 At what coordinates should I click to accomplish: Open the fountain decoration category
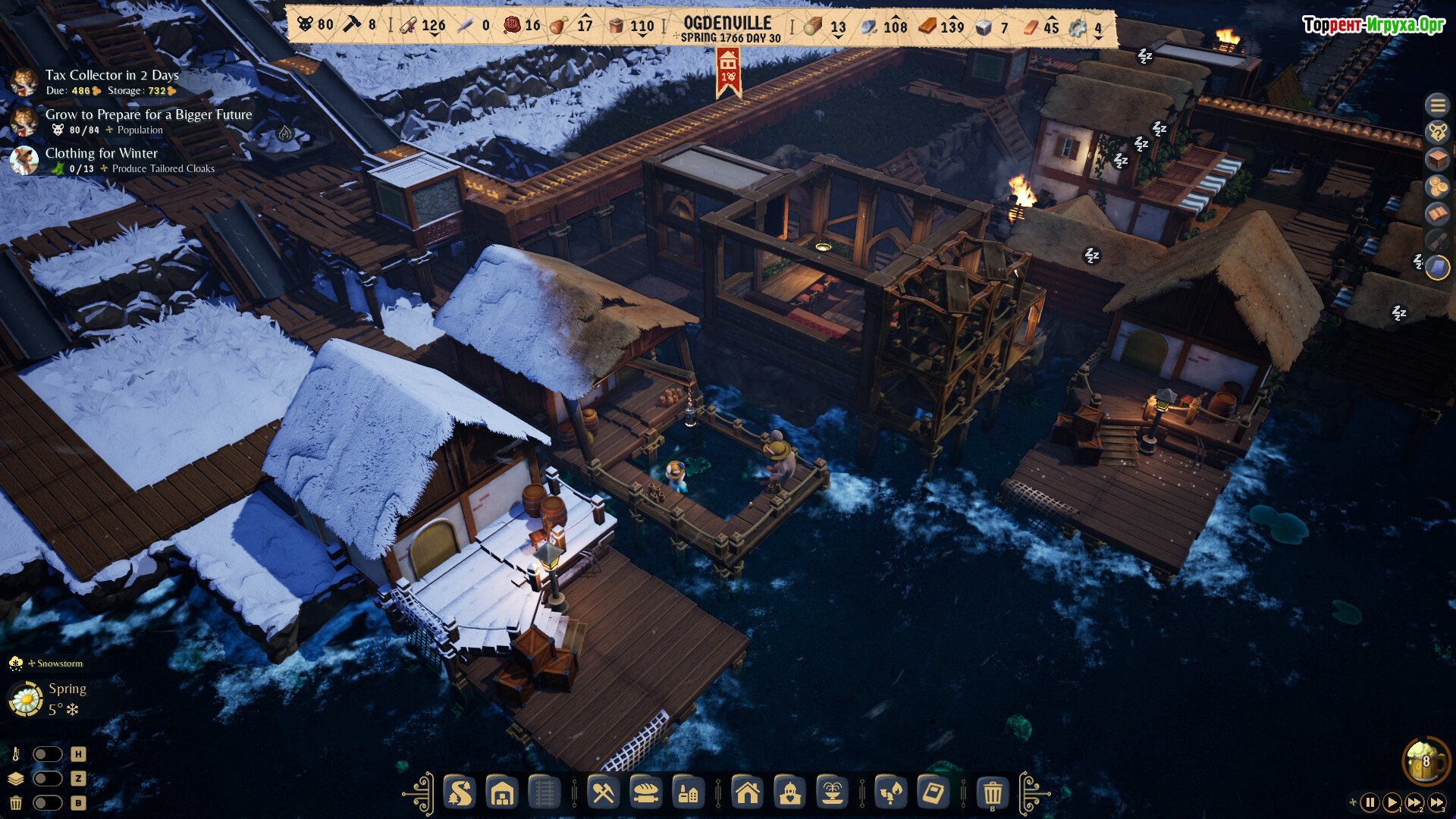point(832,794)
